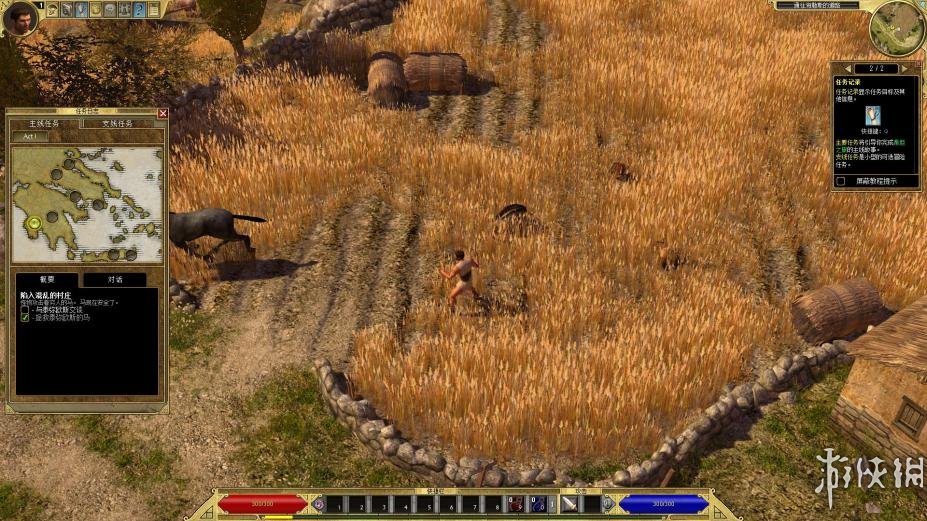Show the quest summary tab (概要)
The width and height of the screenshot is (927, 521).
pyautogui.click(x=47, y=280)
